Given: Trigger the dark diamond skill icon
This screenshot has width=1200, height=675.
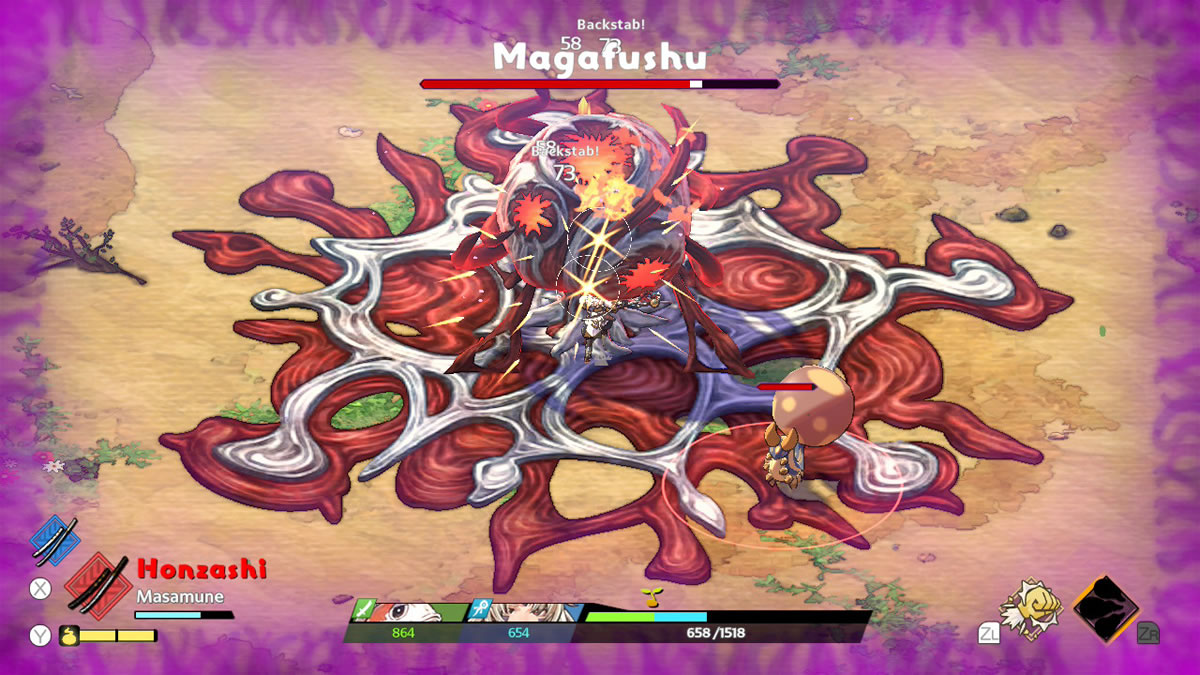Looking at the screenshot, I should [1105, 607].
